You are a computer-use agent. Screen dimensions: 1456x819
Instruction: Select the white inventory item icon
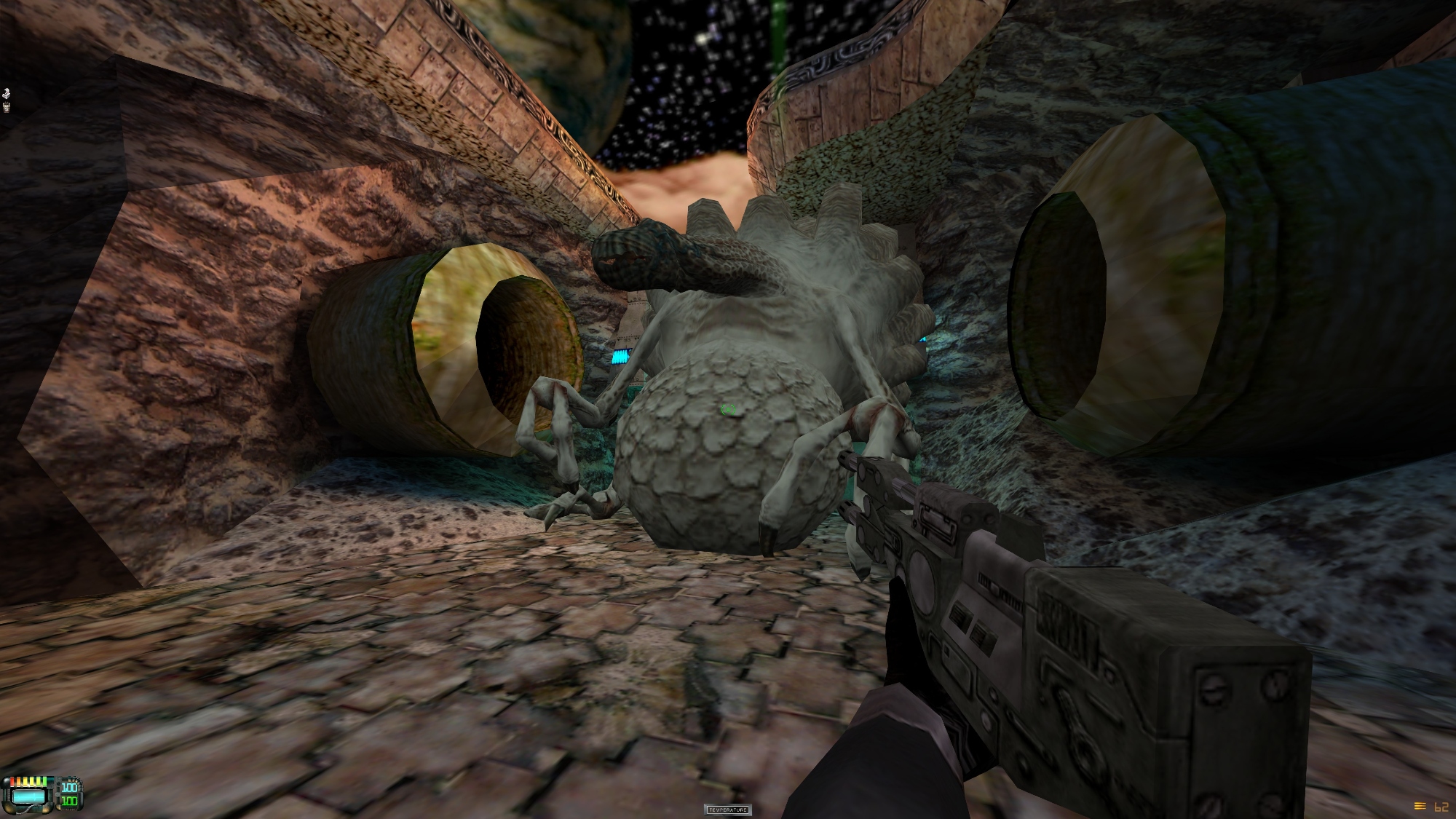point(7,93)
